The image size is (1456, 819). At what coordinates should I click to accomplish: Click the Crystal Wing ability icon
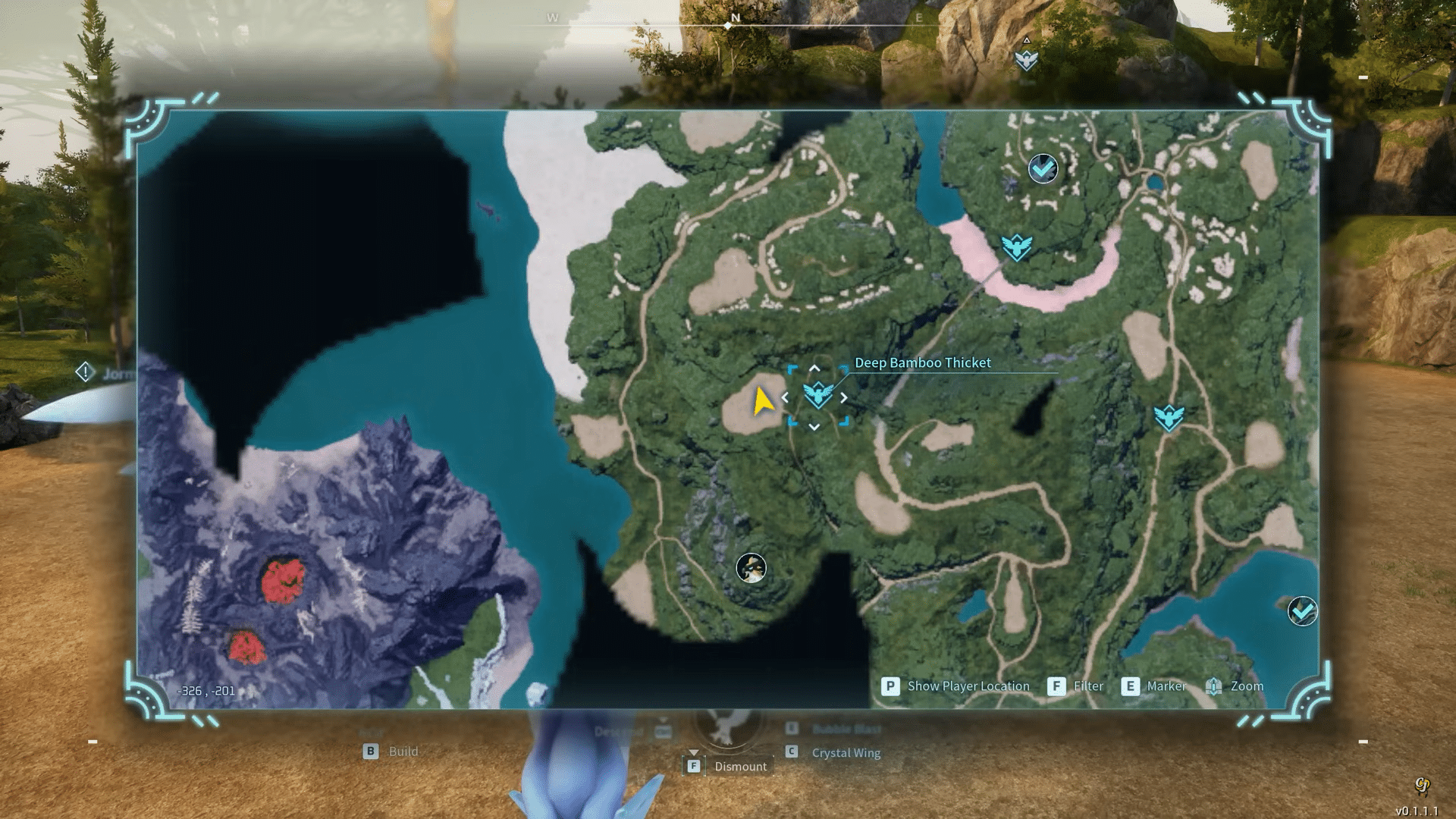(x=790, y=752)
